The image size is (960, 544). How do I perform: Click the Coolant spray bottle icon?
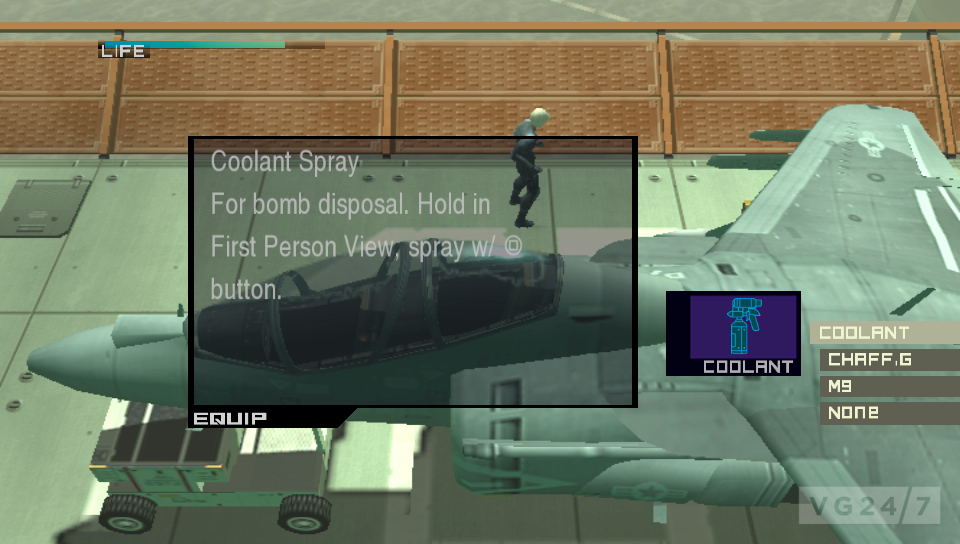[x=741, y=326]
